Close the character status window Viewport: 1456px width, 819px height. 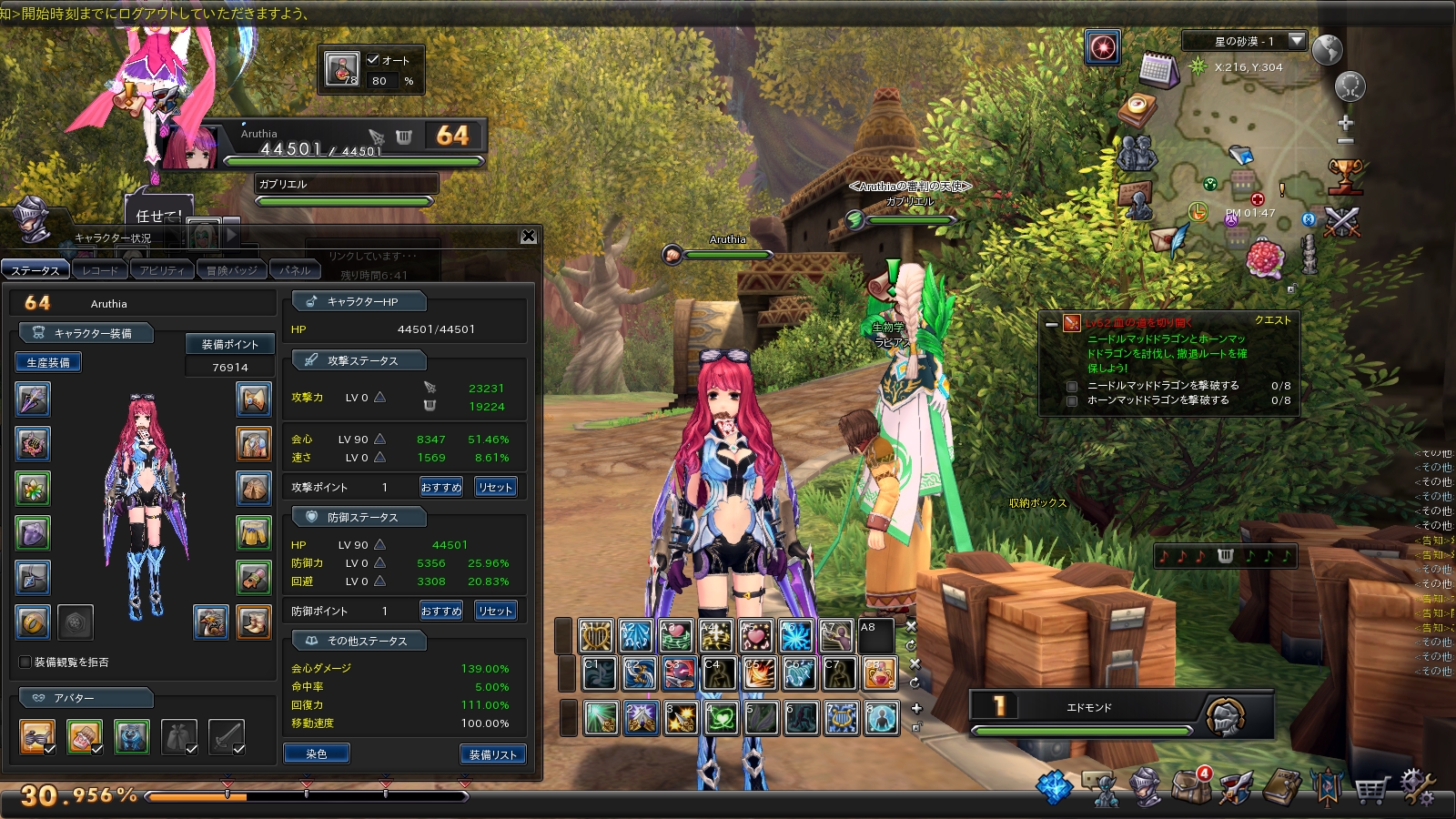pos(529,237)
